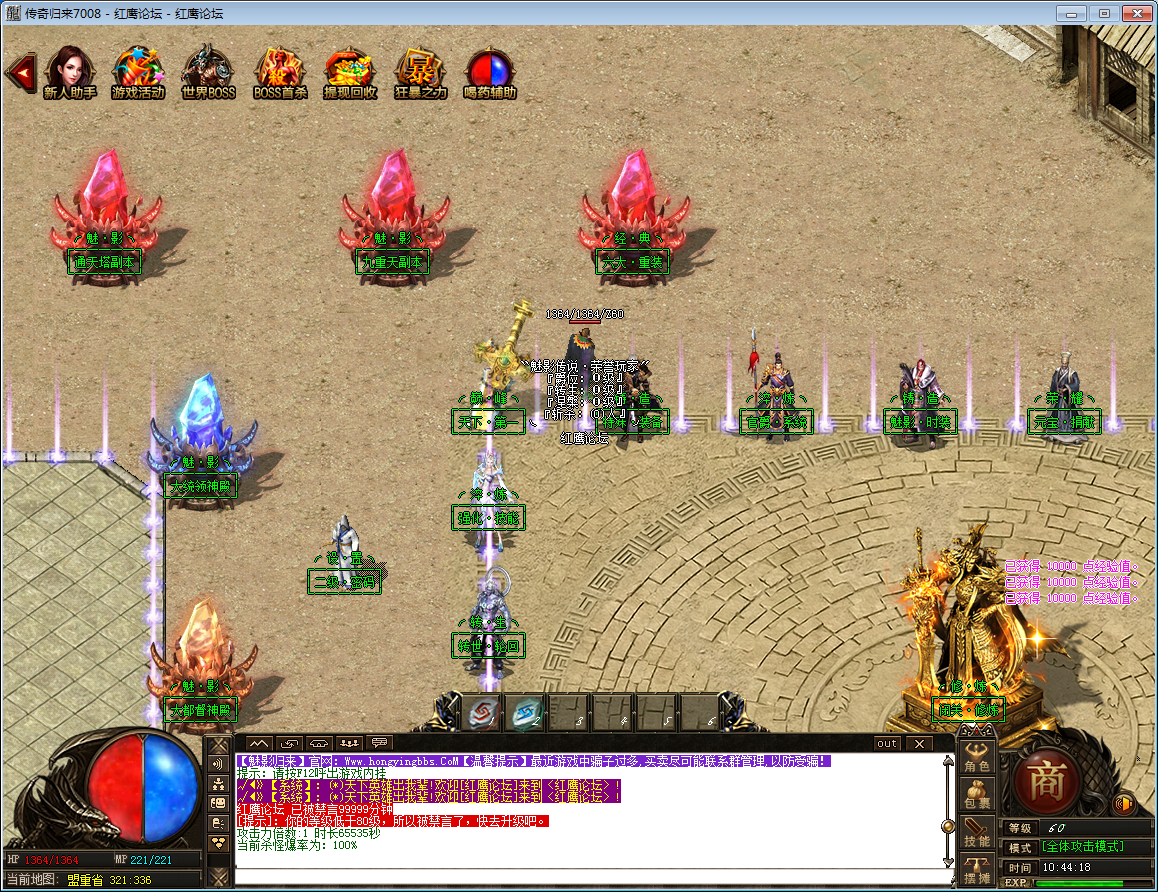Open the 喝药辅助 potion assist icon
Image resolution: width=1158 pixels, height=892 pixels.
[x=490, y=71]
